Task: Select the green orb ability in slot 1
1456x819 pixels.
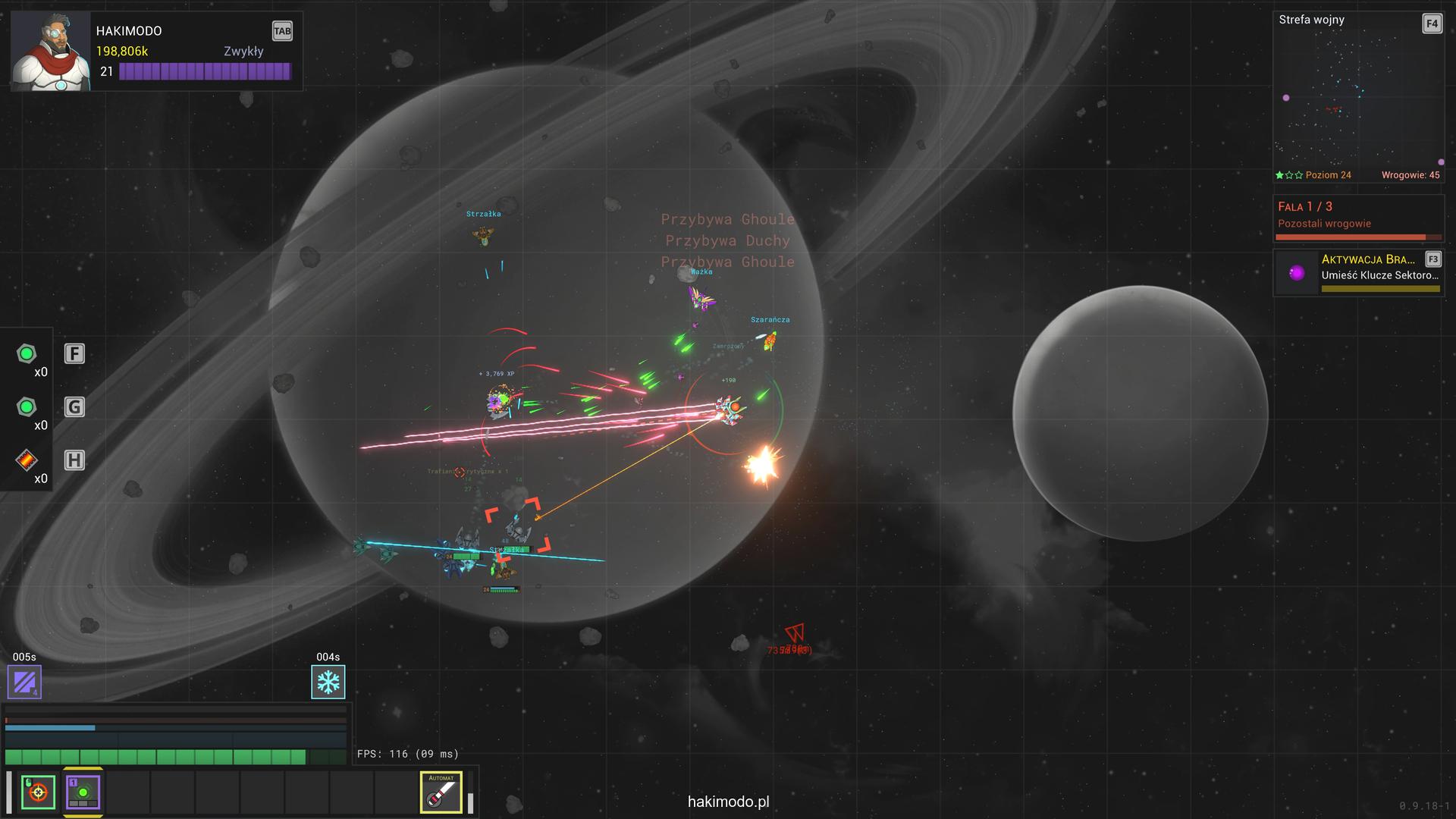Action: (83, 792)
